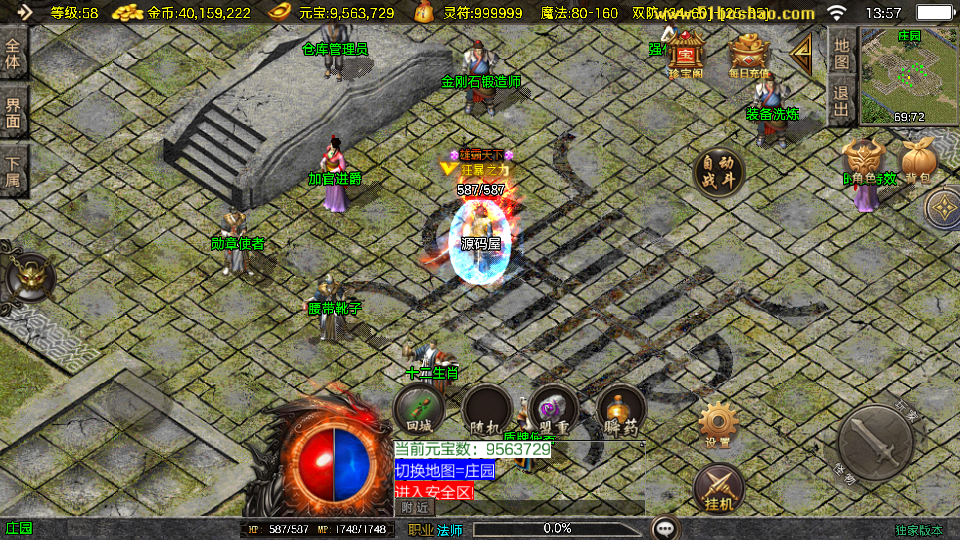Open the 设置 settings gear

717,425
